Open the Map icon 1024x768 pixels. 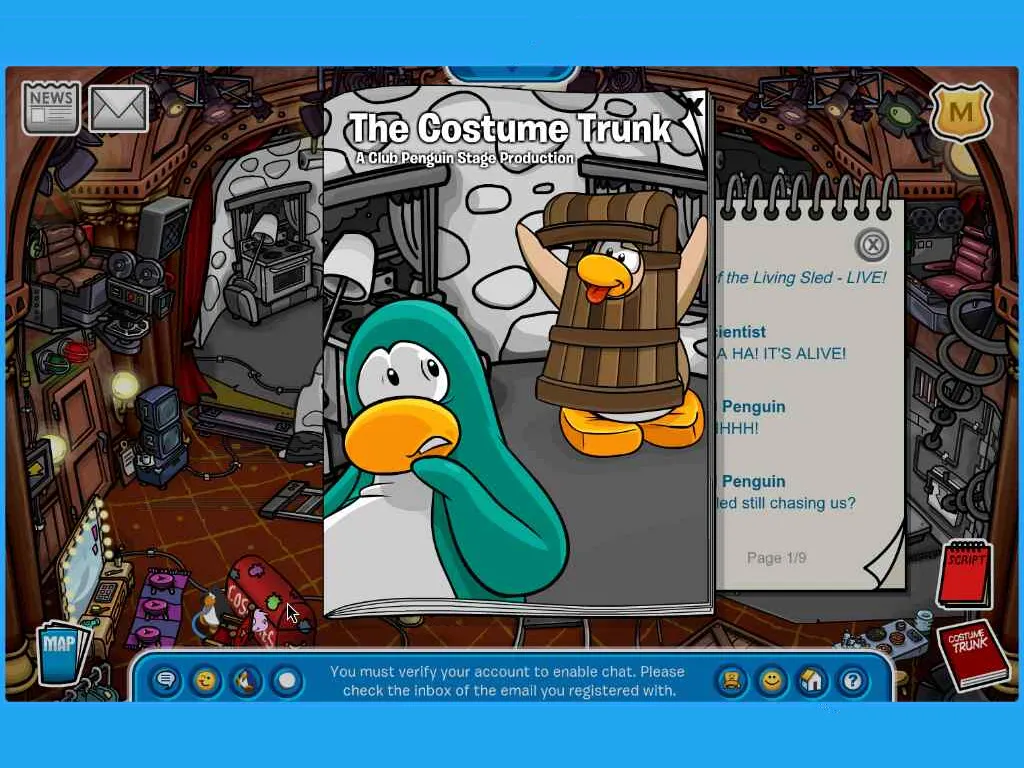61,652
